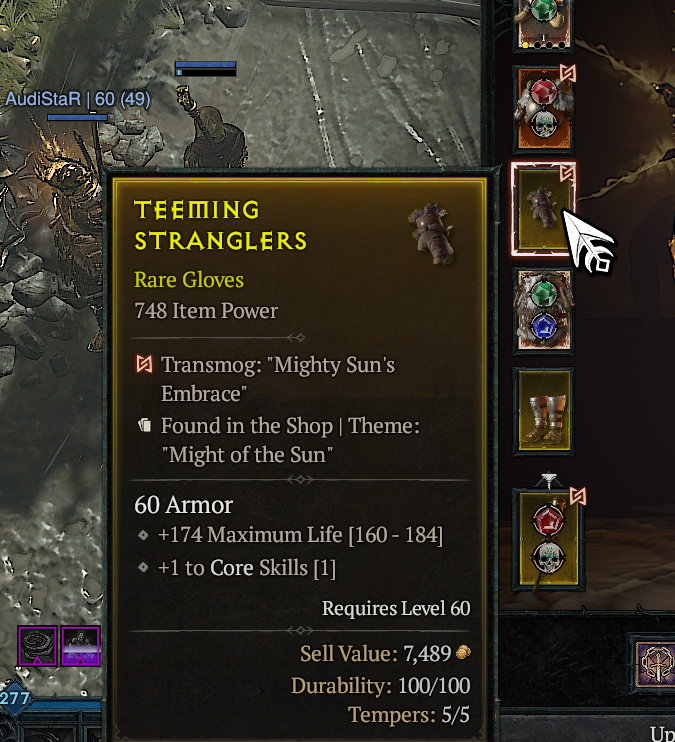Select the equipped boots slot
Image resolution: width=675 pixels, height=742 pixels.
[544, 411]
